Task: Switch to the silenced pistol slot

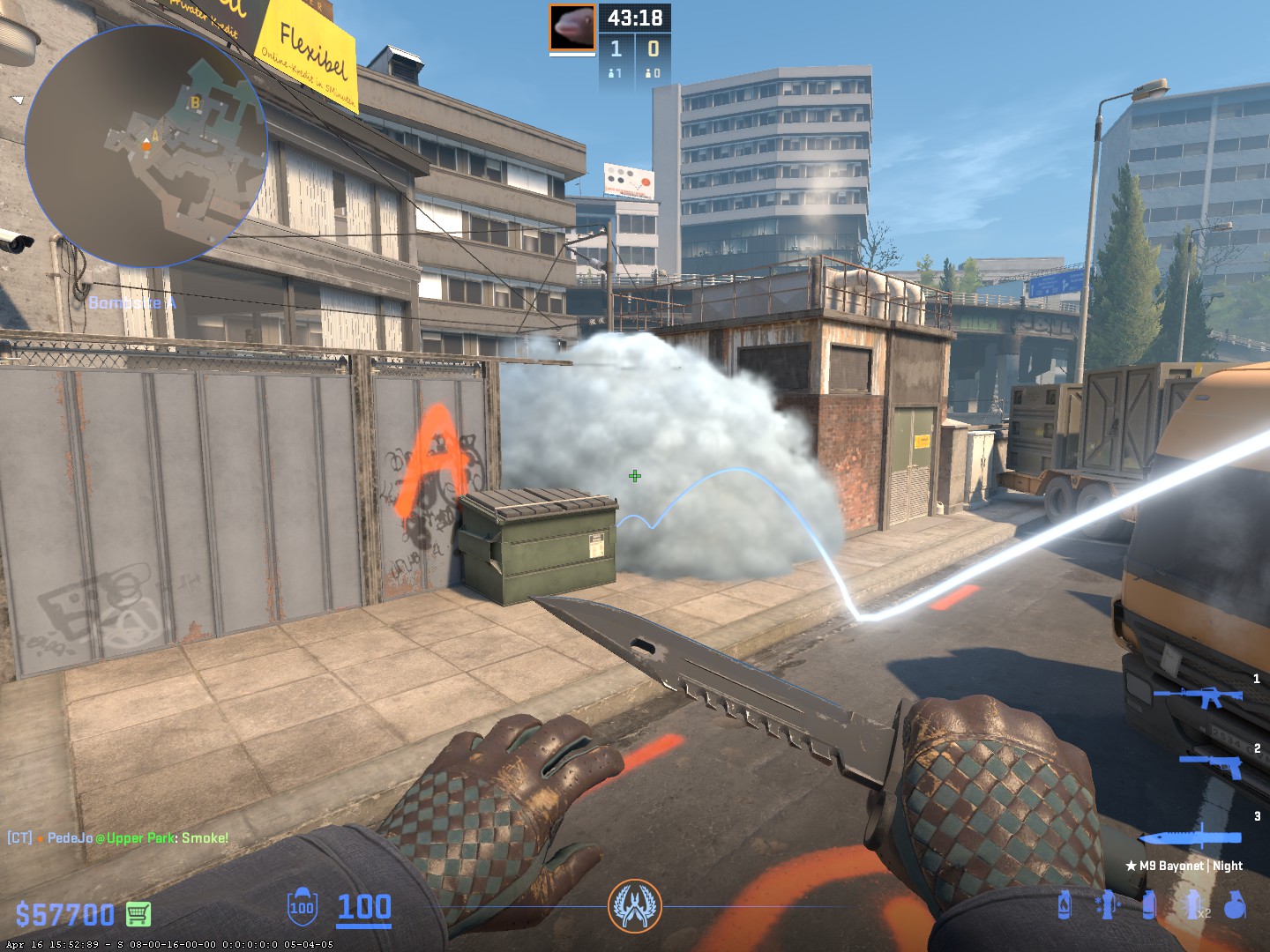Action: (1212, 764)
